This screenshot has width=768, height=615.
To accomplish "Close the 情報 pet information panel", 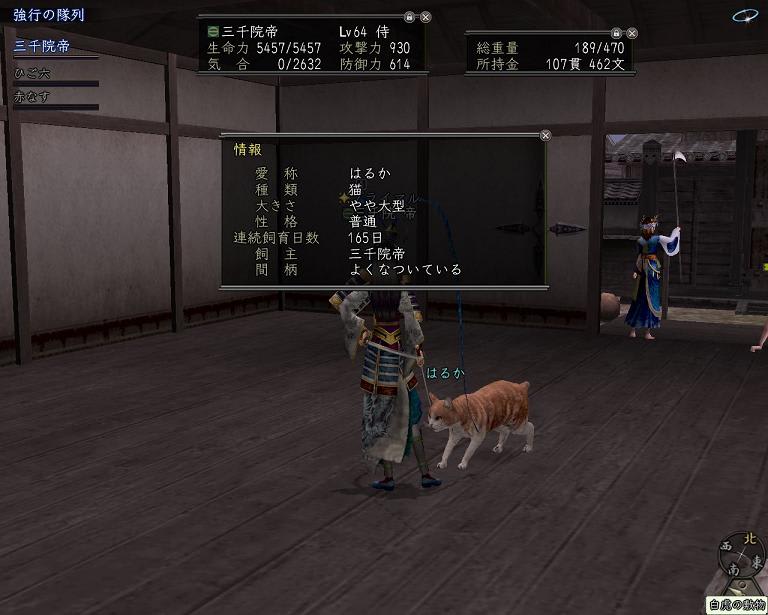I will point(545,135).
